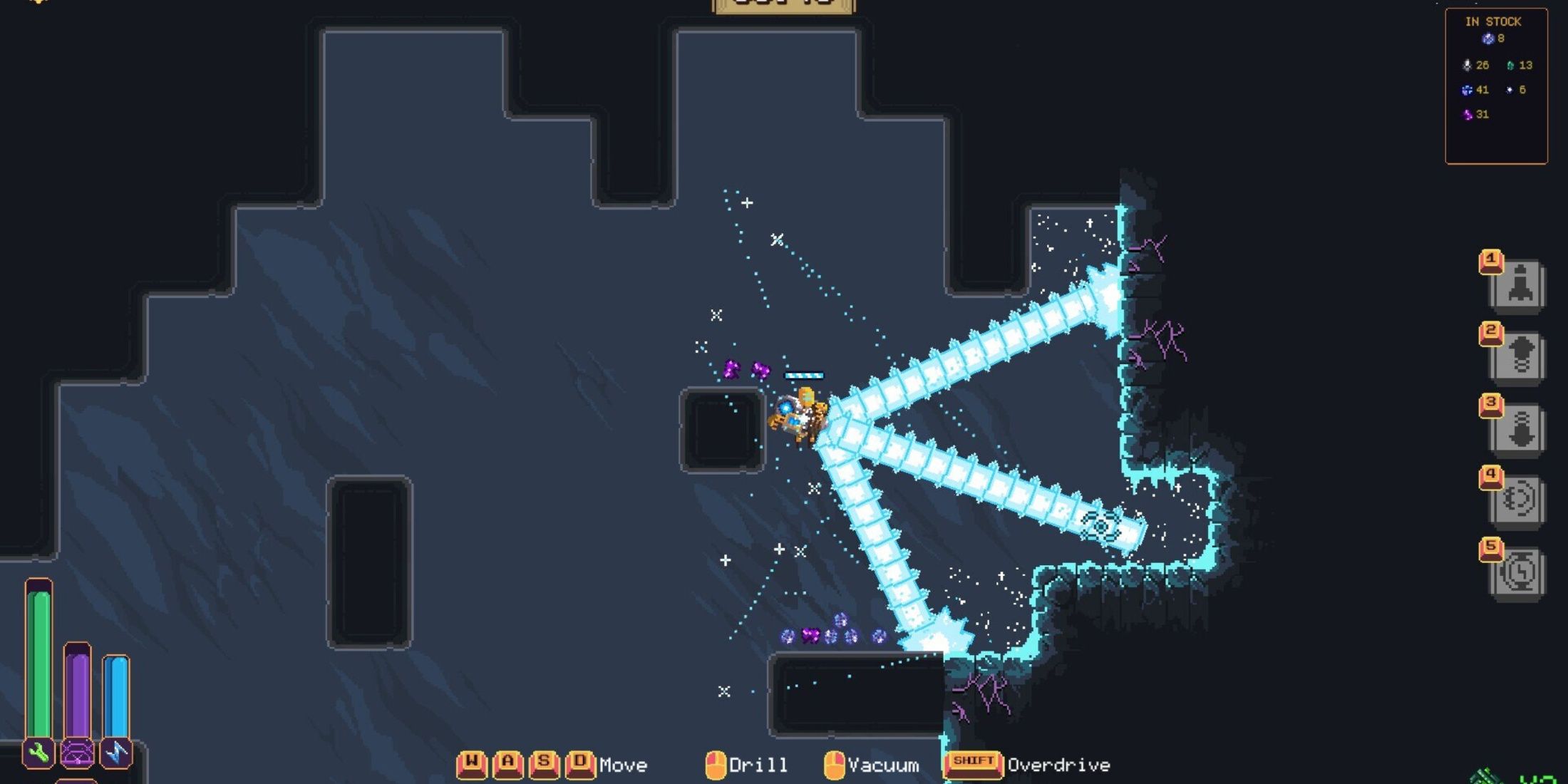Click the Move label in the control hints
The image size is (1568, 784).
coord(622,764)
